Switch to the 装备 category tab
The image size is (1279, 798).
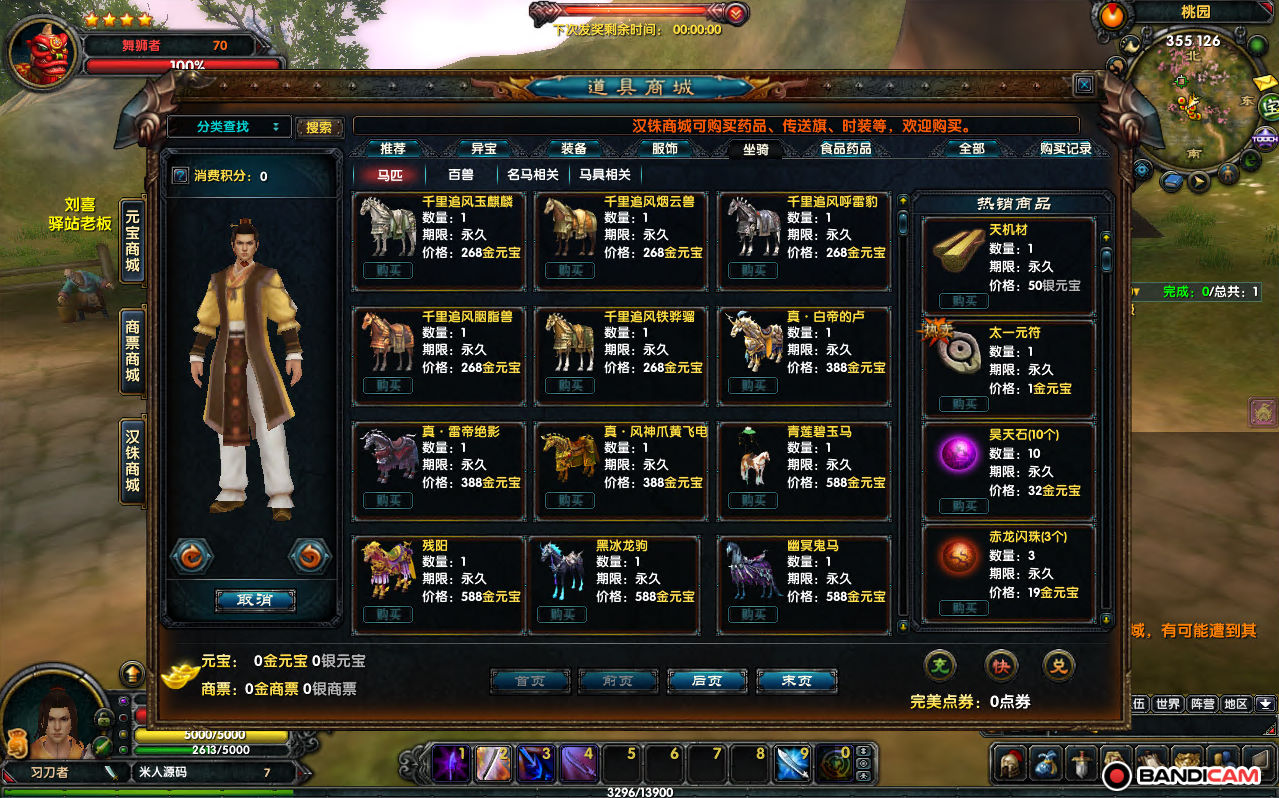[x=573, y=149]
